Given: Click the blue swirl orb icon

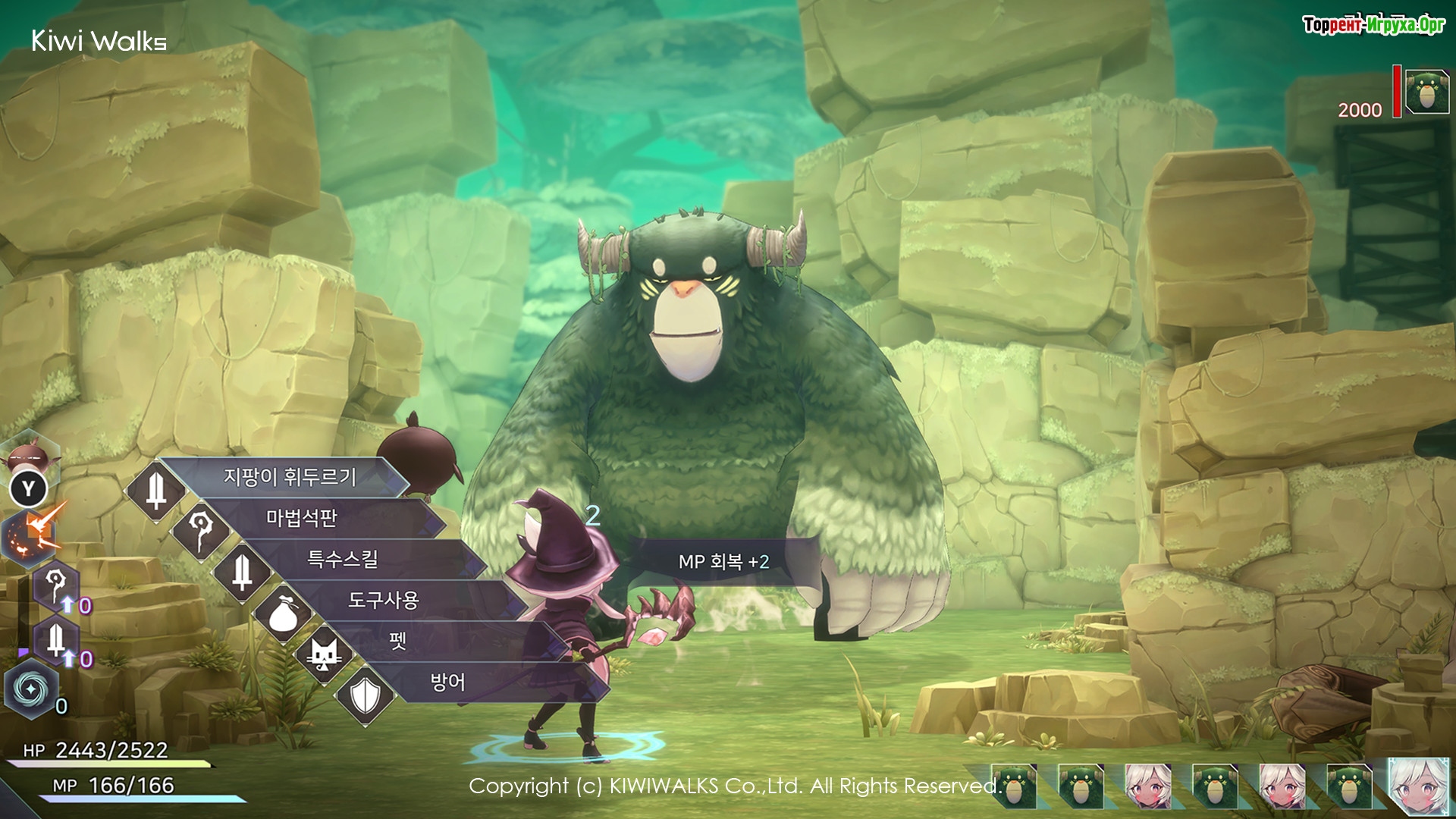Looking at the screenshot, I should tap(31, 689).
